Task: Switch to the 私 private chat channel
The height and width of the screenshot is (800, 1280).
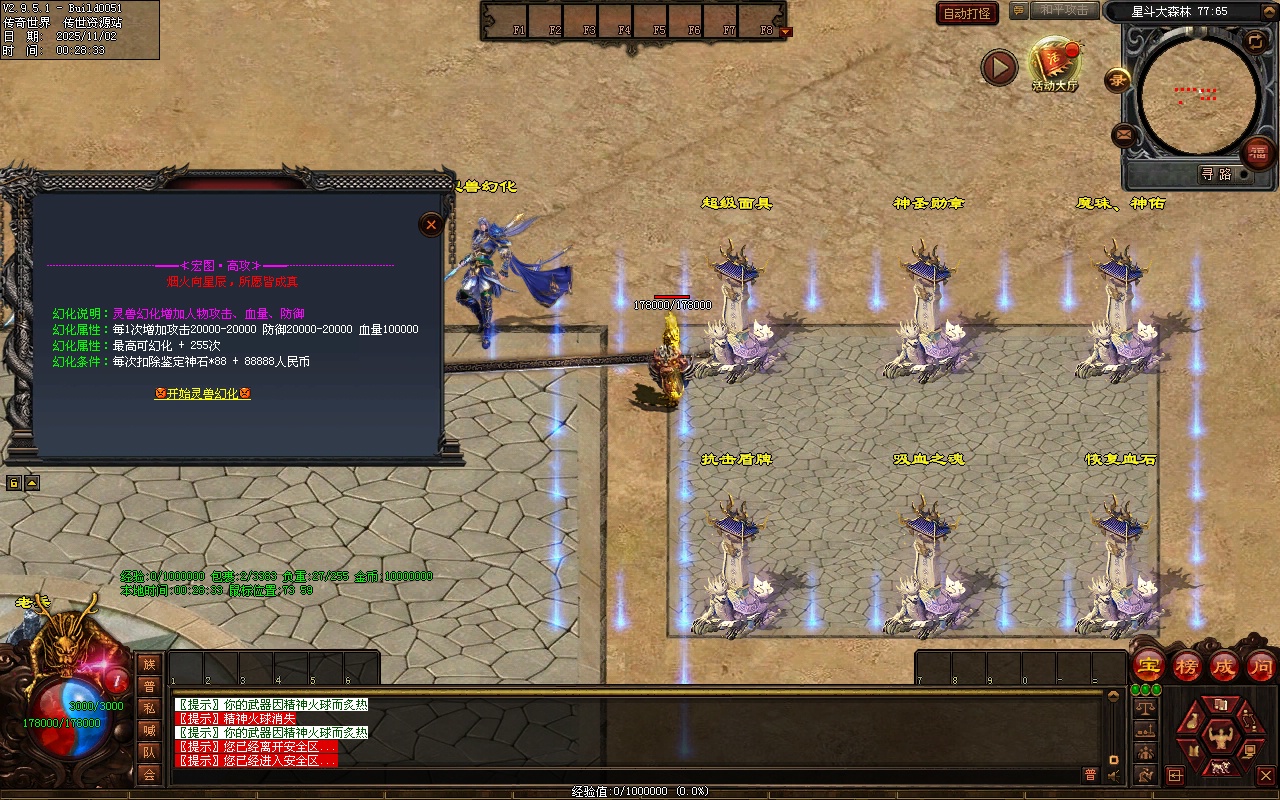Action: tap(149, 708)
